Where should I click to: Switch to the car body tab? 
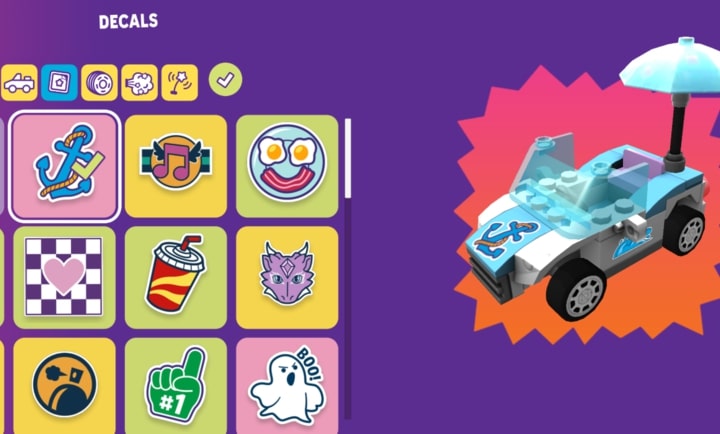pyautogui.click(x=20, y=83)
